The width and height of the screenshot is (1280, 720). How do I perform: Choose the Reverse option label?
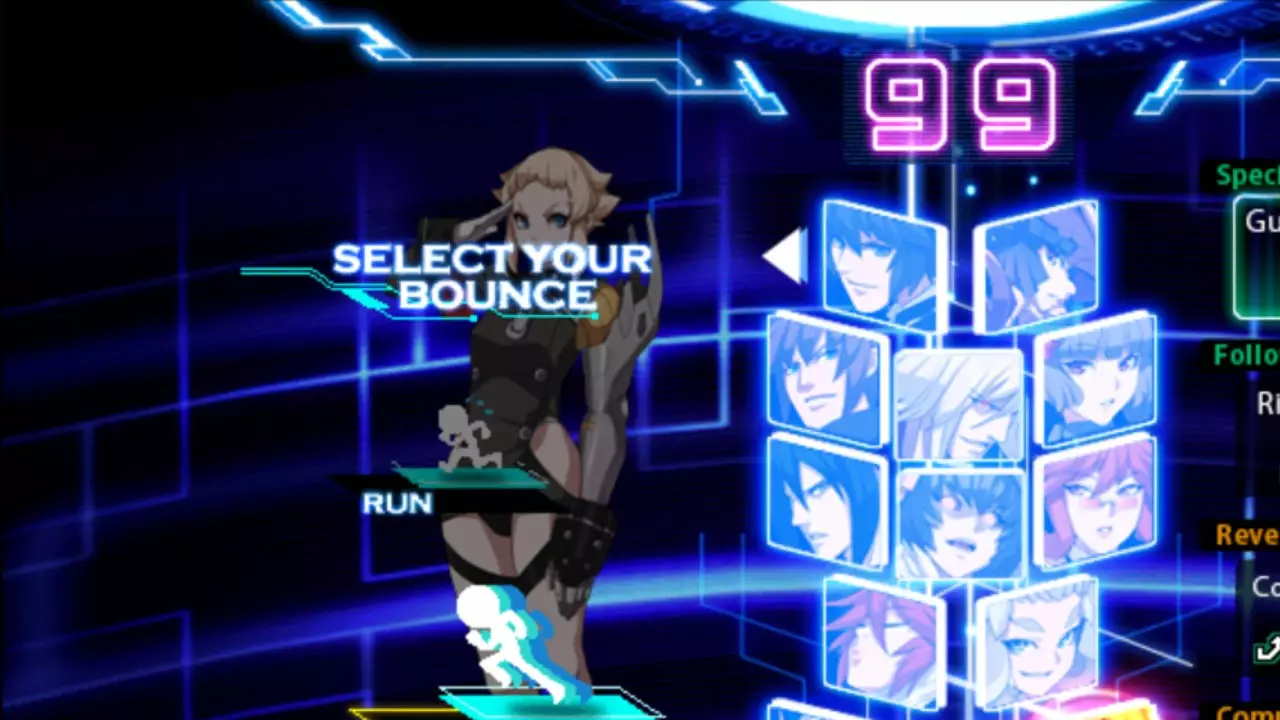point(1247,535)
